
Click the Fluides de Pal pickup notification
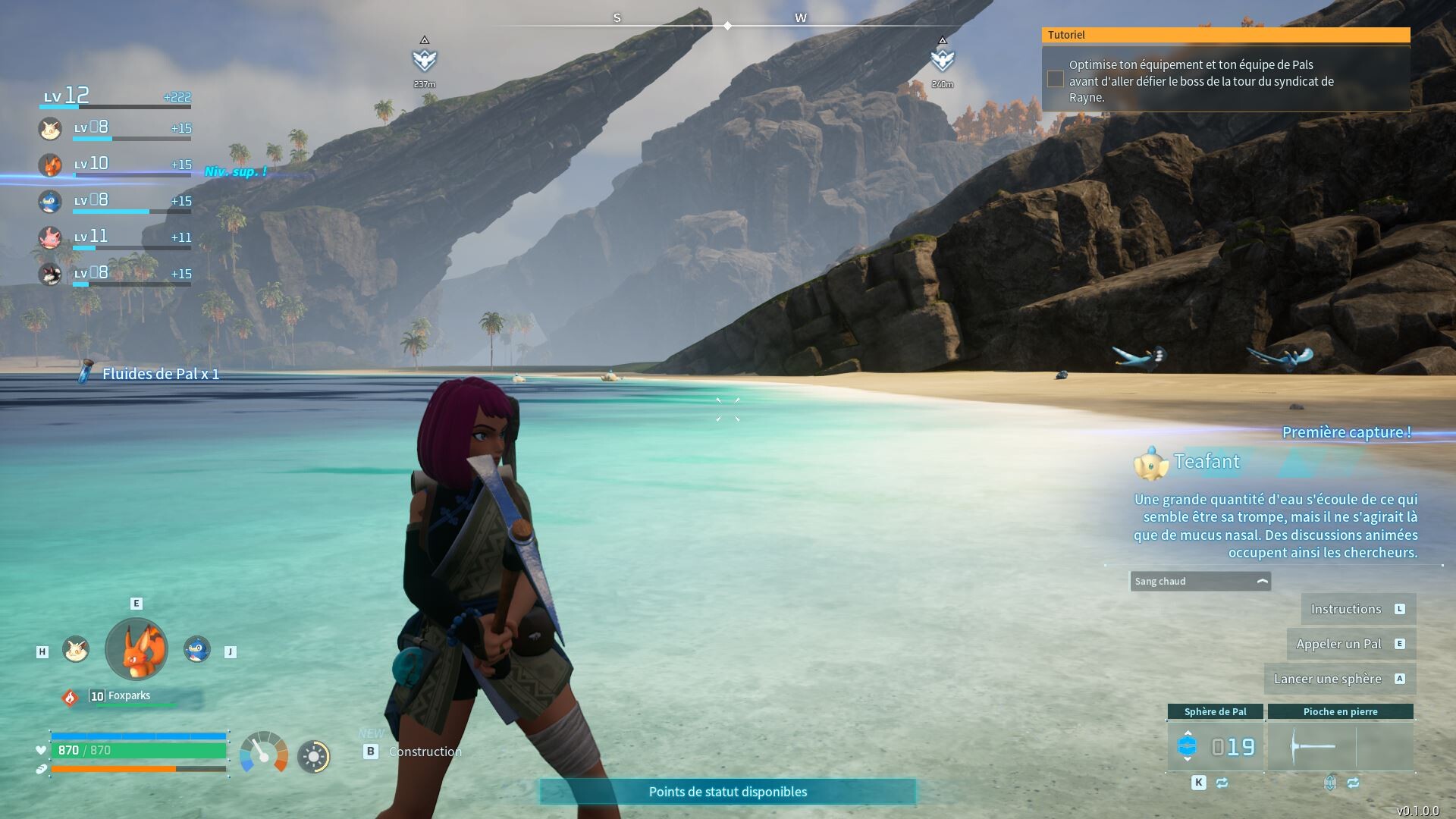pyautogui.click(x=150, y=374)
